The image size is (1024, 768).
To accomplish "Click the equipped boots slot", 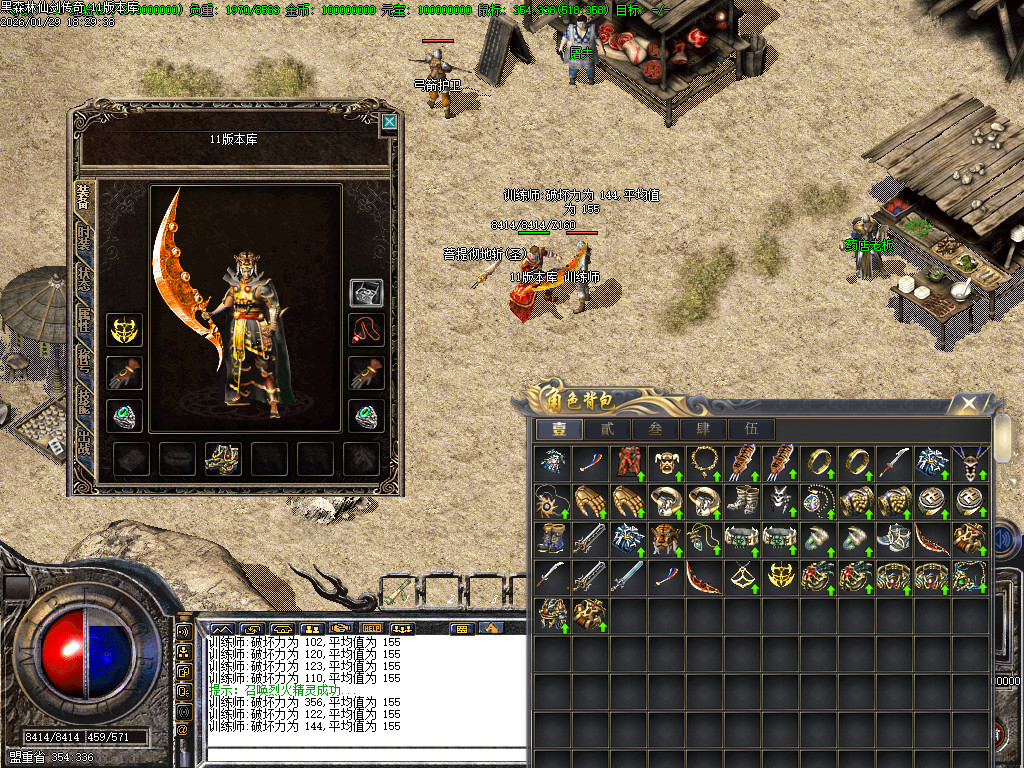I will pos(220,458).
